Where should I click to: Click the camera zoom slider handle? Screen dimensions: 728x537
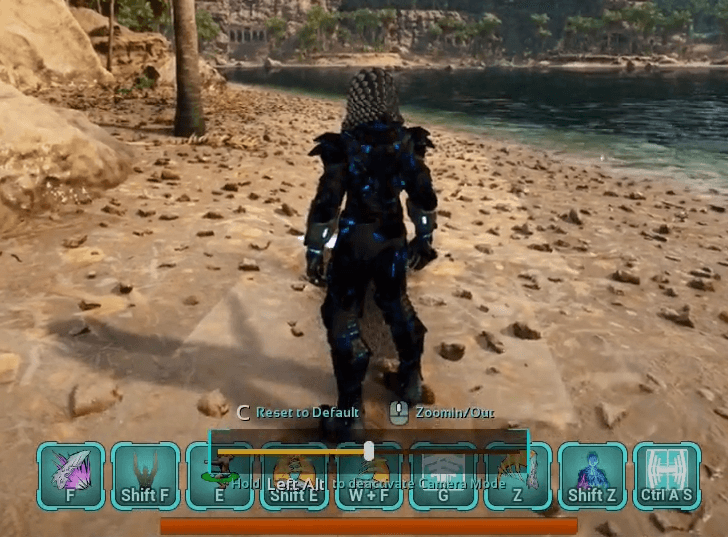(x=369, y=452)
